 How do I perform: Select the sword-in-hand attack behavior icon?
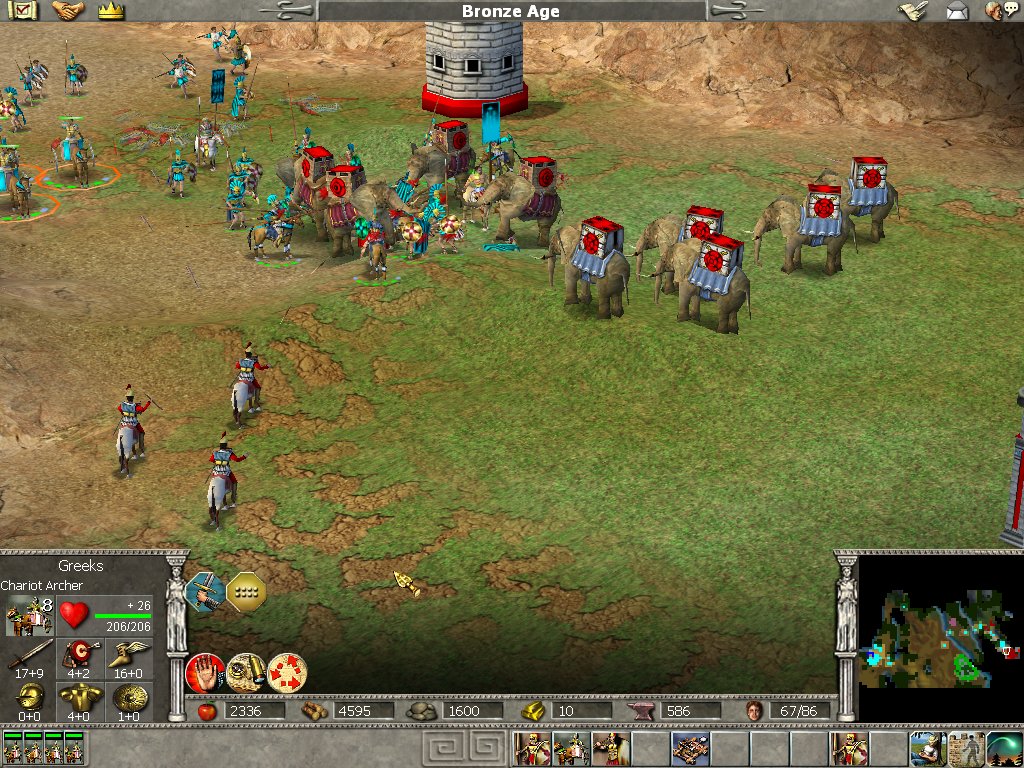click(x=205, y=592)
